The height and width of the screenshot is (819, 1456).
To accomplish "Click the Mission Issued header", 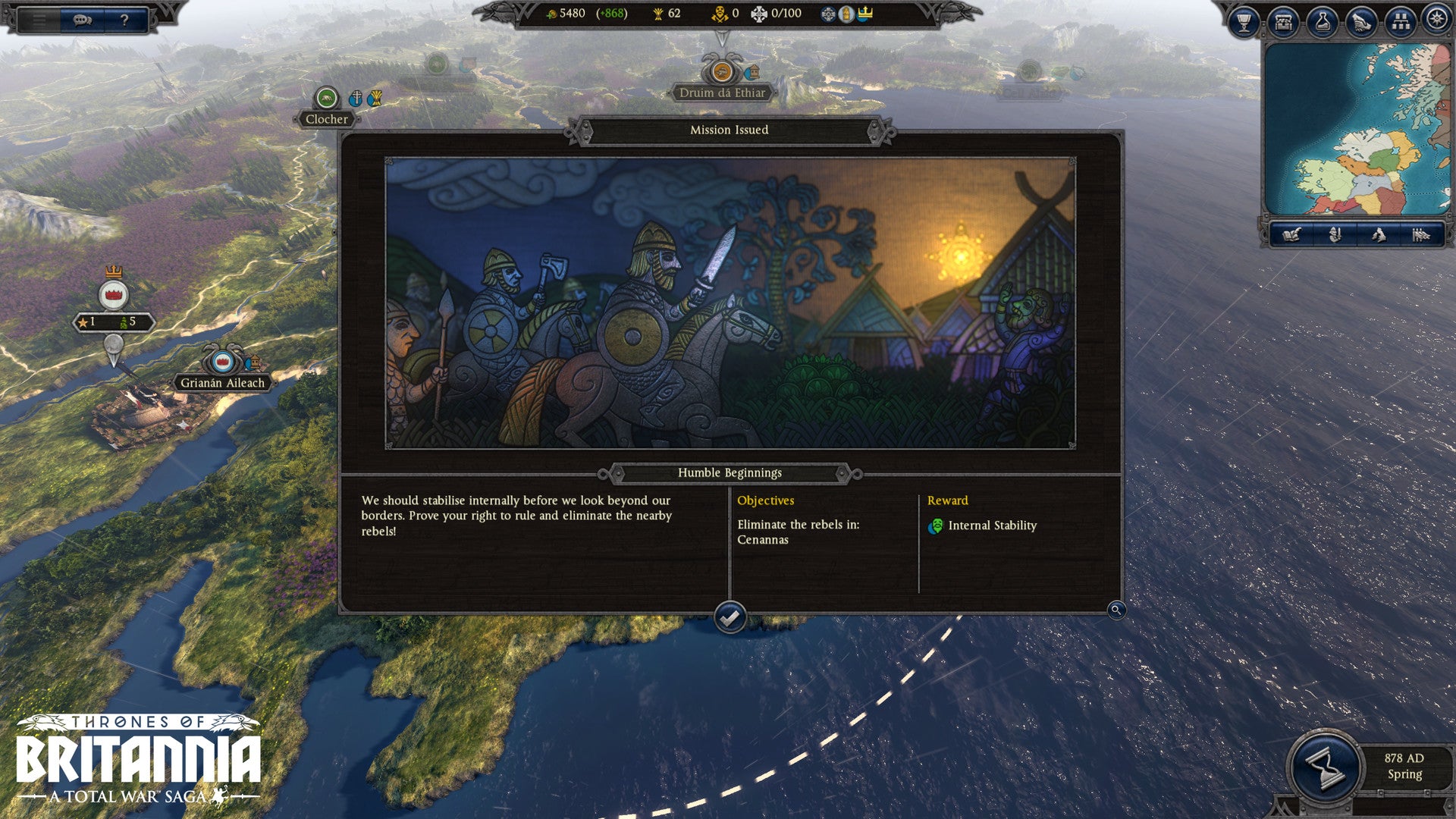I will [728, 130].
